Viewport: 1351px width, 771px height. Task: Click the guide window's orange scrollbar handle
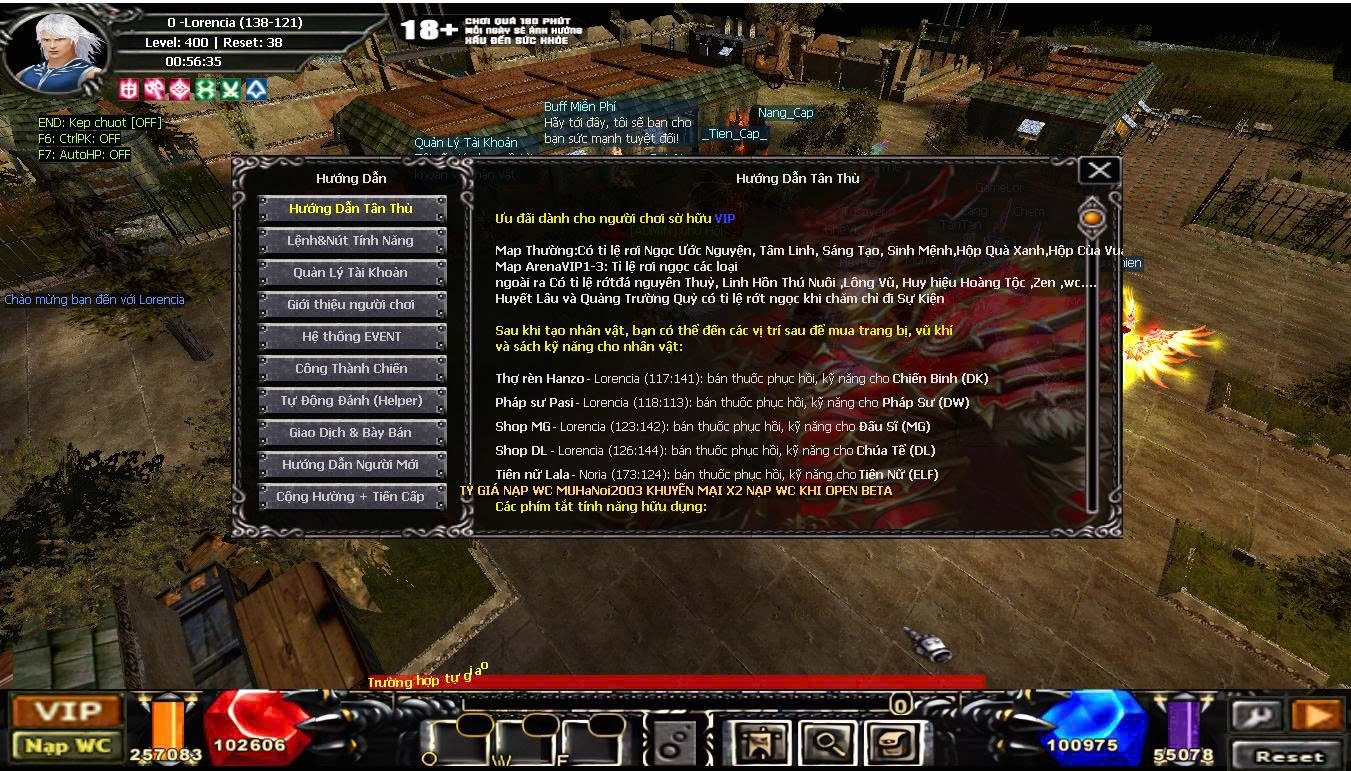click(x=1092, y=217)
